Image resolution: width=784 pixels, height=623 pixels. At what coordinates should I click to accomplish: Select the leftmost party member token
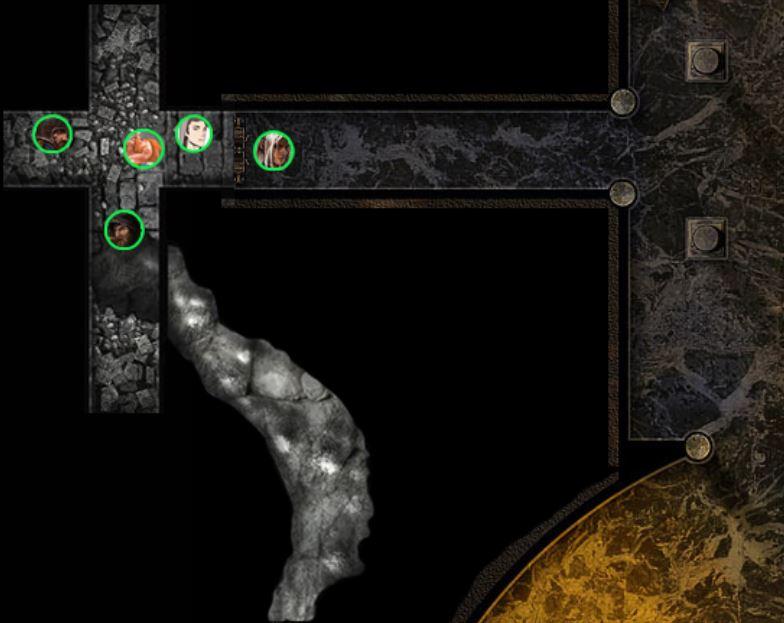53,134
